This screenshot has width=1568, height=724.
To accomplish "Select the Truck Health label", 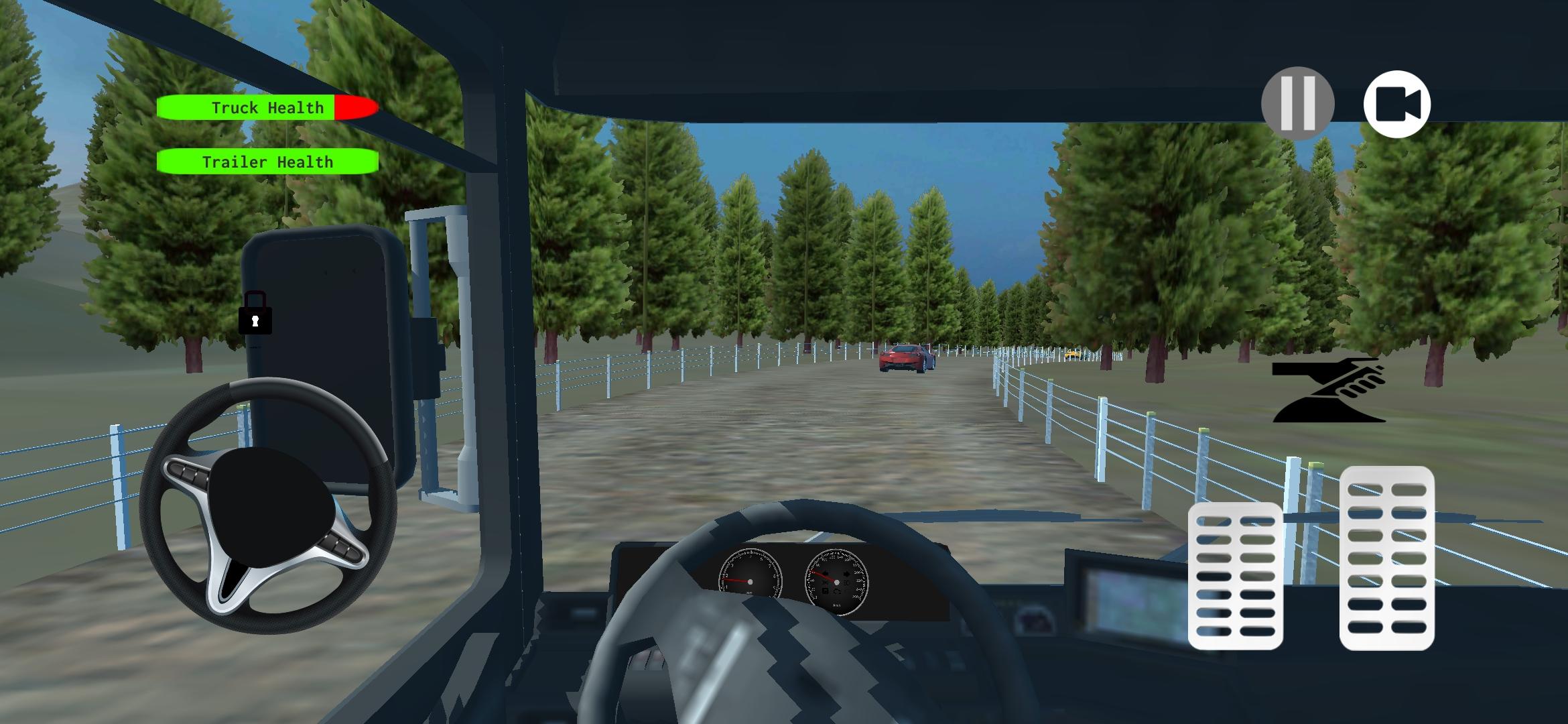I will coord(267,107).
